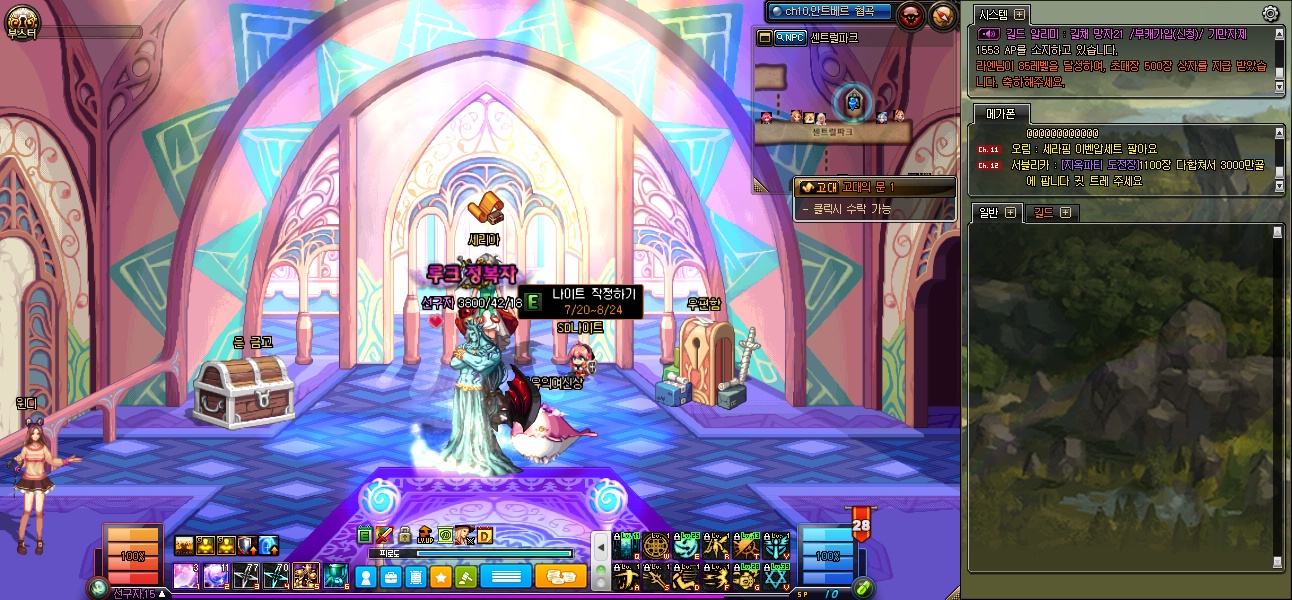Viewport: 1292px width, 600px height.
Task: Open the character info menu button
Action: 367,577
